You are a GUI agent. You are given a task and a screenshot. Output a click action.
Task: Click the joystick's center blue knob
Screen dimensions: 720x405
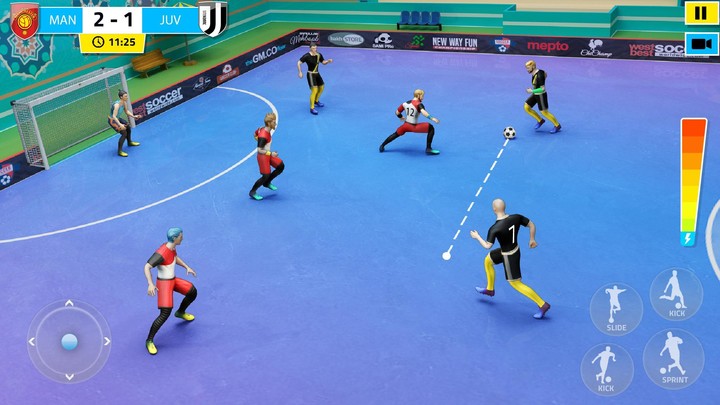tap(69, 342)
